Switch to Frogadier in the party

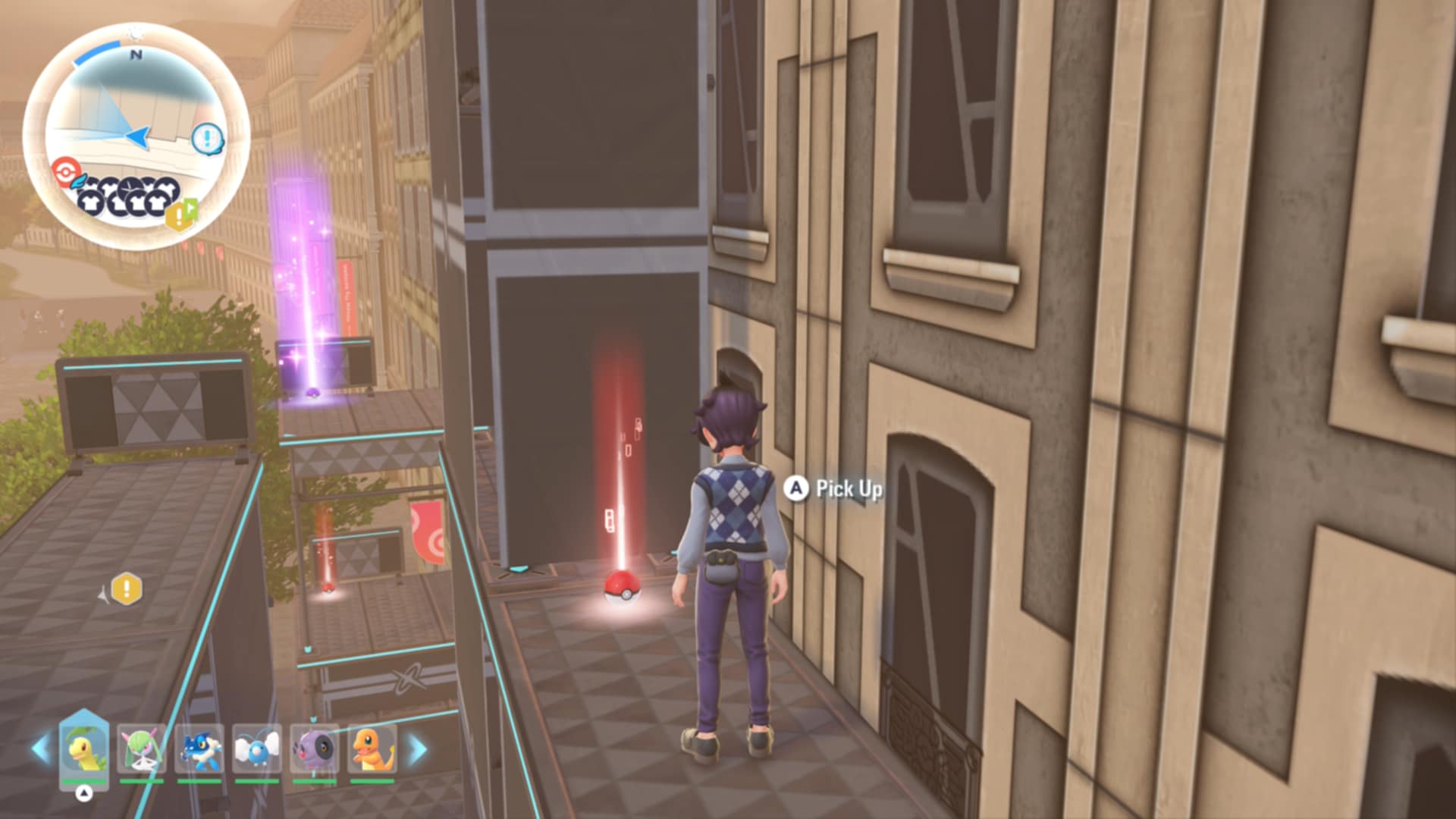coord(199,749)
